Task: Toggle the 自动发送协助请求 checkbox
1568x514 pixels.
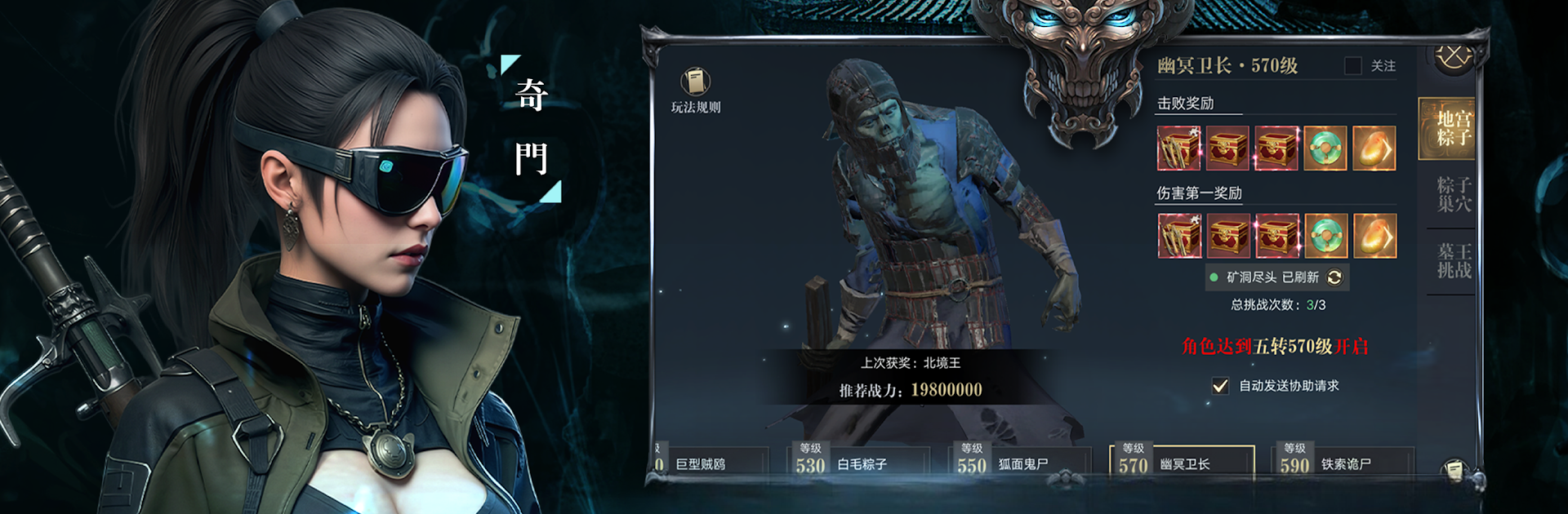Action: pos(1220,386)
